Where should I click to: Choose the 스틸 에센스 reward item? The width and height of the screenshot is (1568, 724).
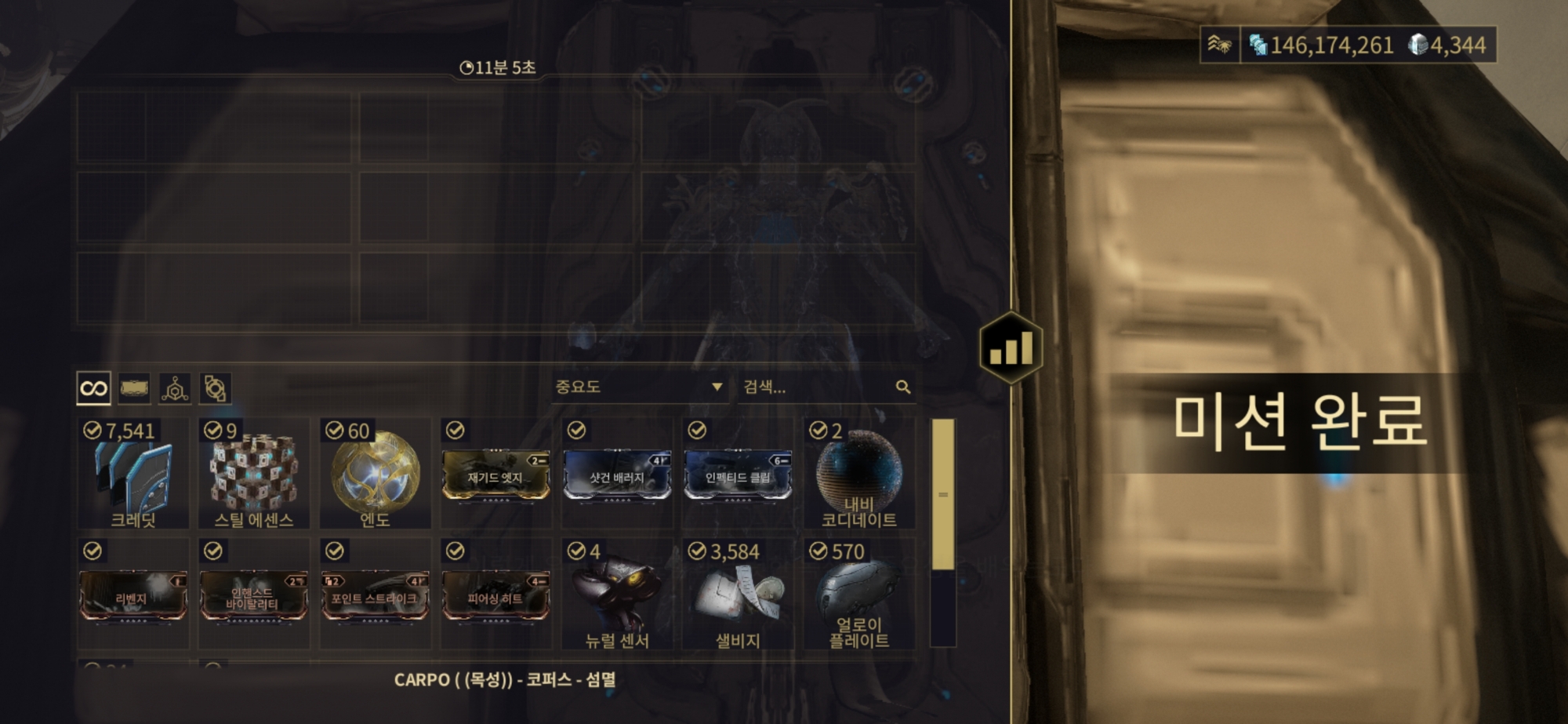(x=254, y=474)
